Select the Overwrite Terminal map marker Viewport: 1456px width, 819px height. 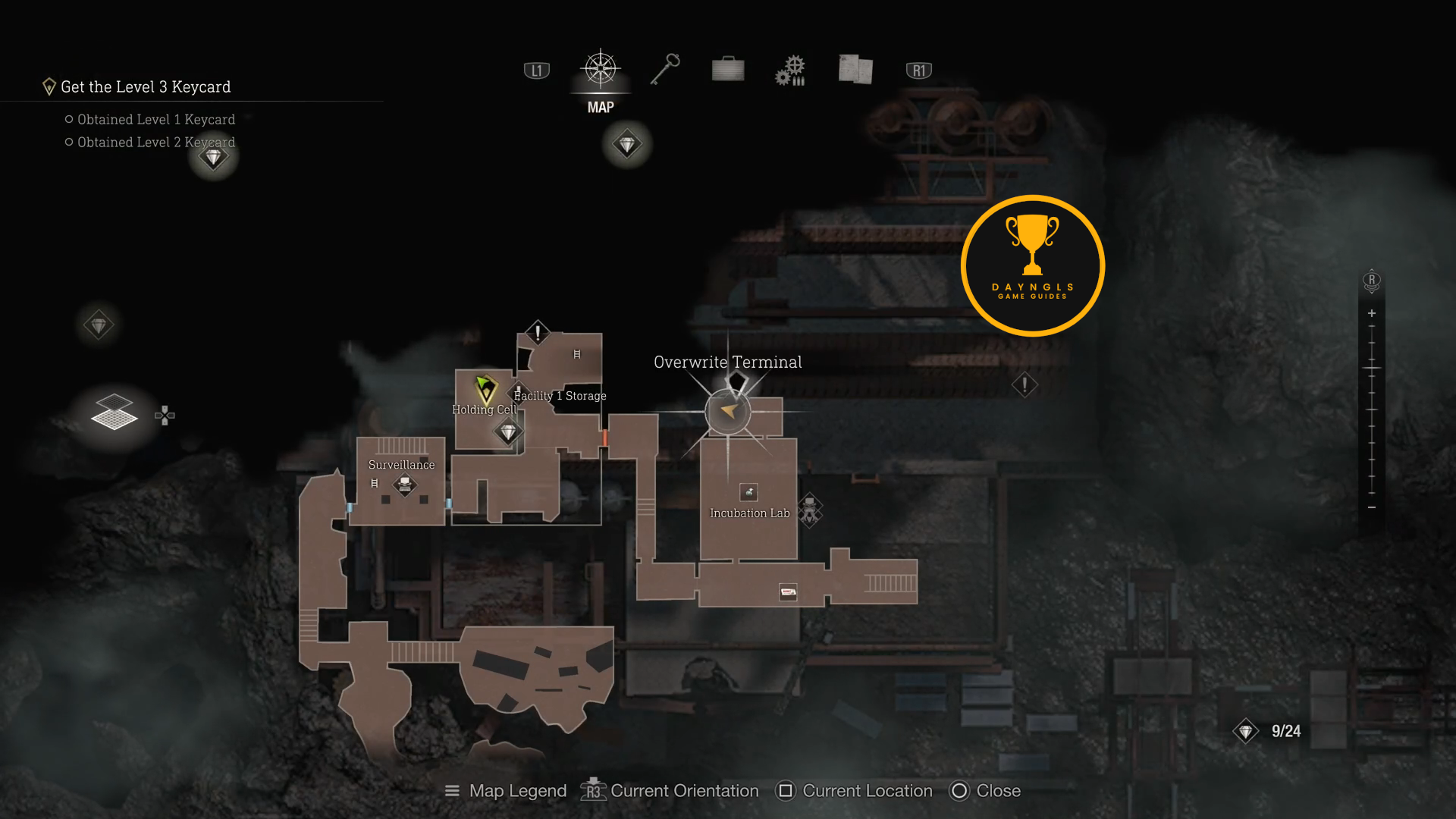(x=728, y=411)
